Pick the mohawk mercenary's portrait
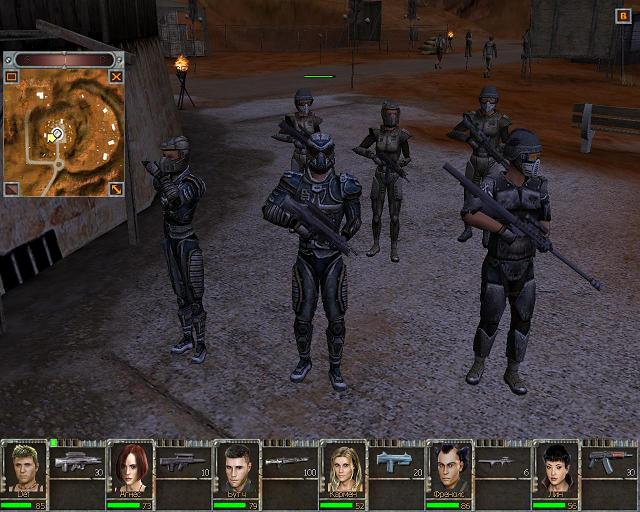 tap(449, 467)
